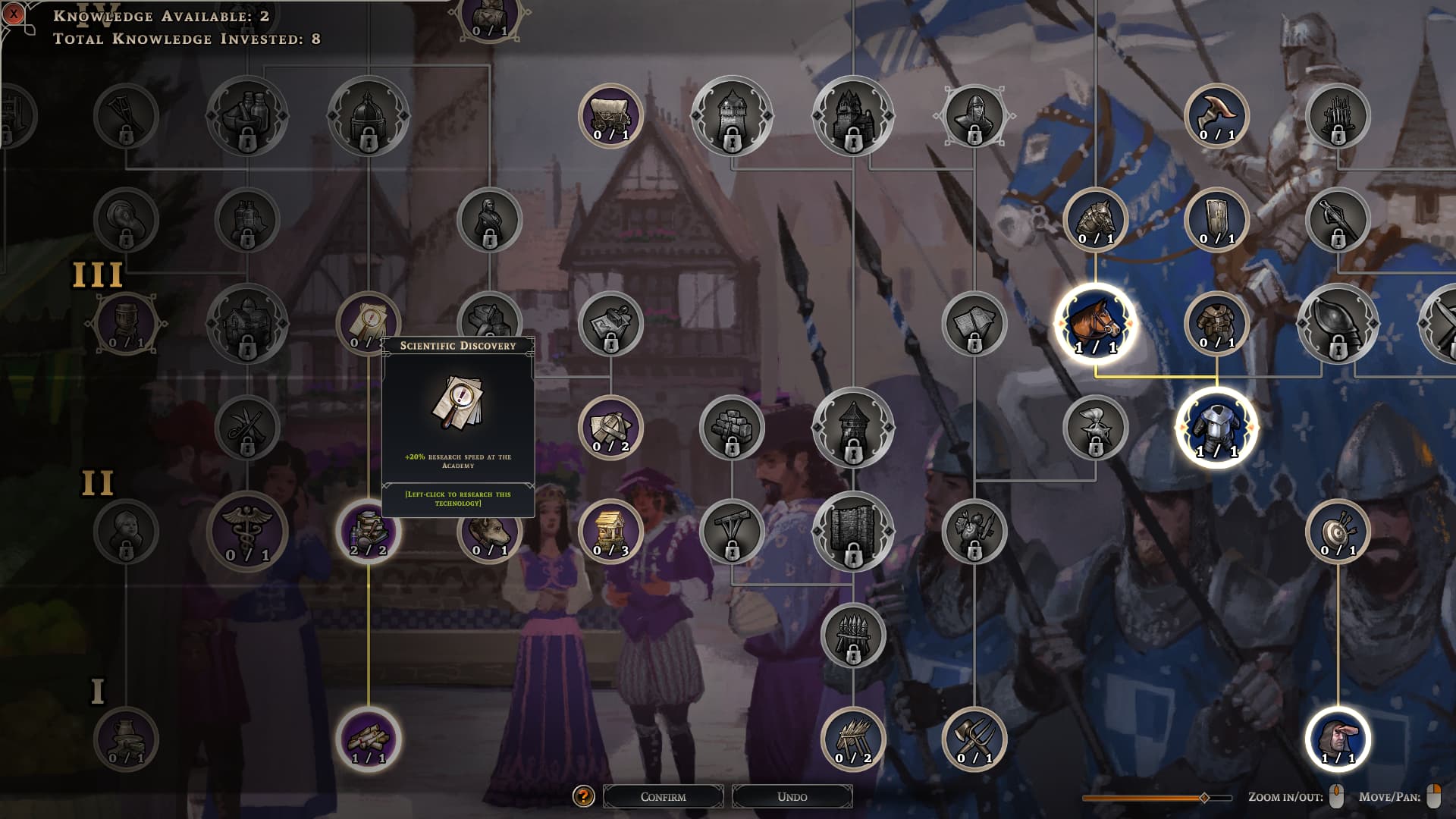Viewport: 1456px width, 819px height.
Task: Choose the leather body armor technology
Action: tap(1216, 324)
